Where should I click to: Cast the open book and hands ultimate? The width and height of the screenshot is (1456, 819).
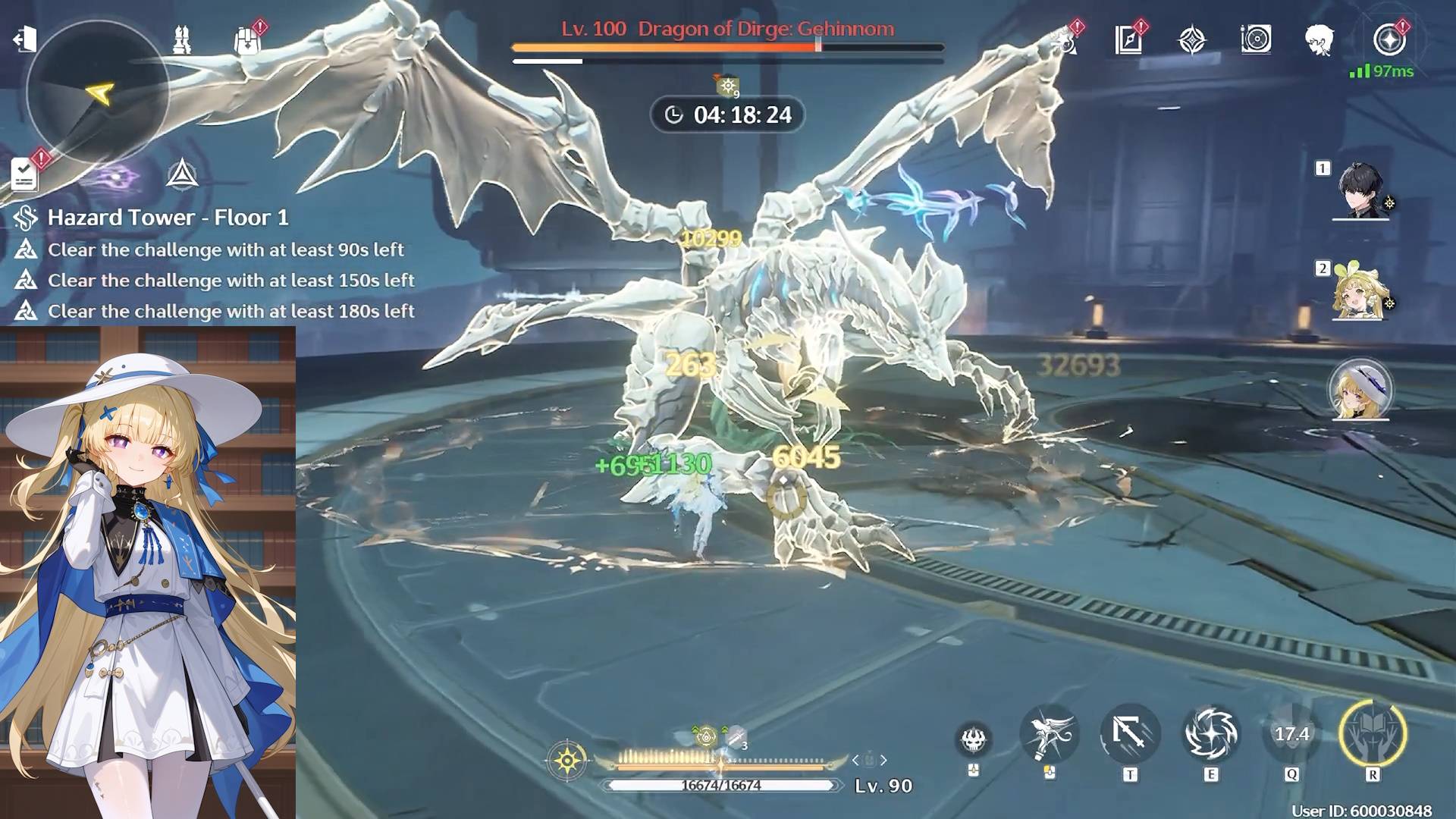pos(1373,733)
